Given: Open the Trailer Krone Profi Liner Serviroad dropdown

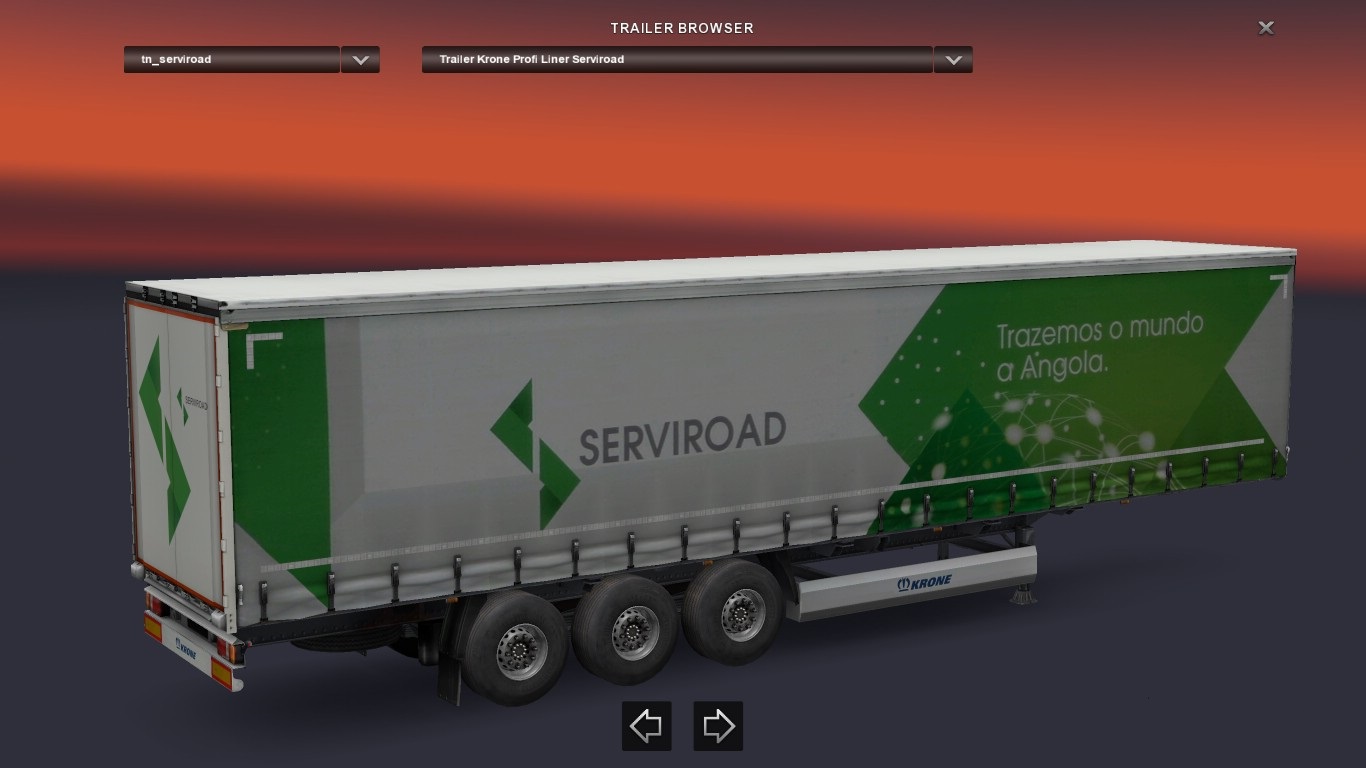Looking at the screenshot, I should [x=676, y=60].
